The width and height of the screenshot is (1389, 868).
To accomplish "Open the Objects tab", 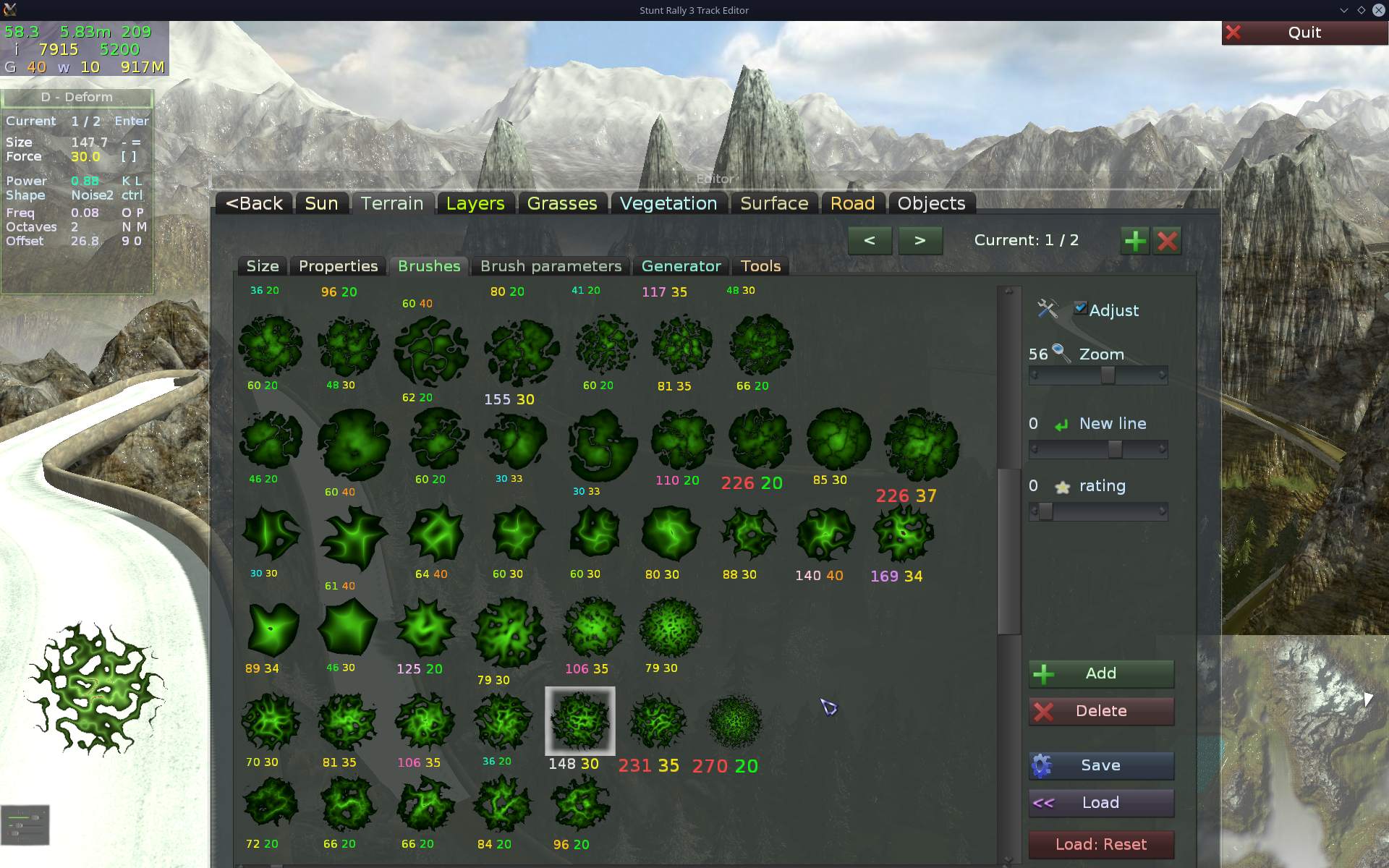I will click(x=931, y=204).
